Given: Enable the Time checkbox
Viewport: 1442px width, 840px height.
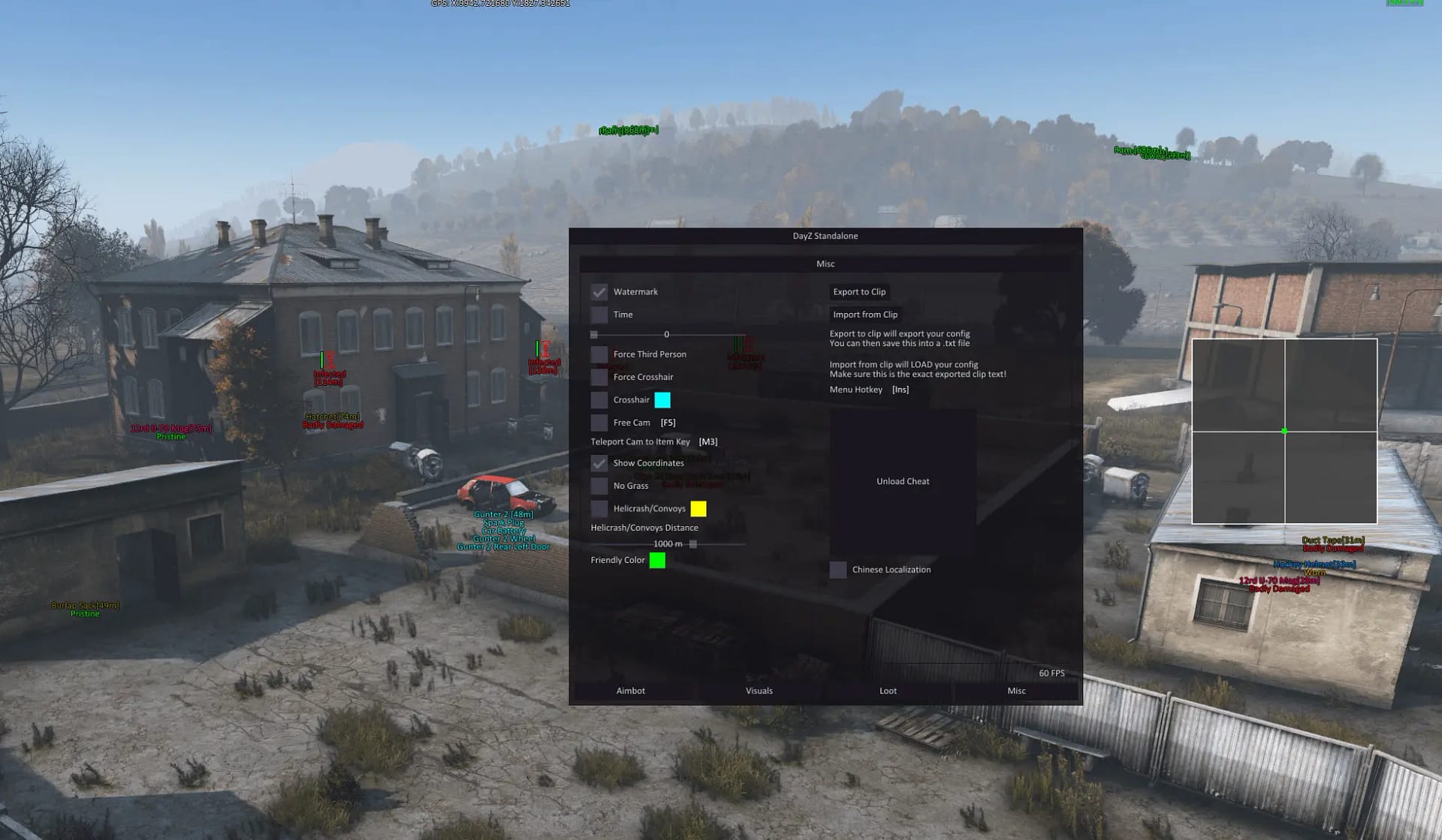Looking at the screenshot, I should tap(599, 314).
